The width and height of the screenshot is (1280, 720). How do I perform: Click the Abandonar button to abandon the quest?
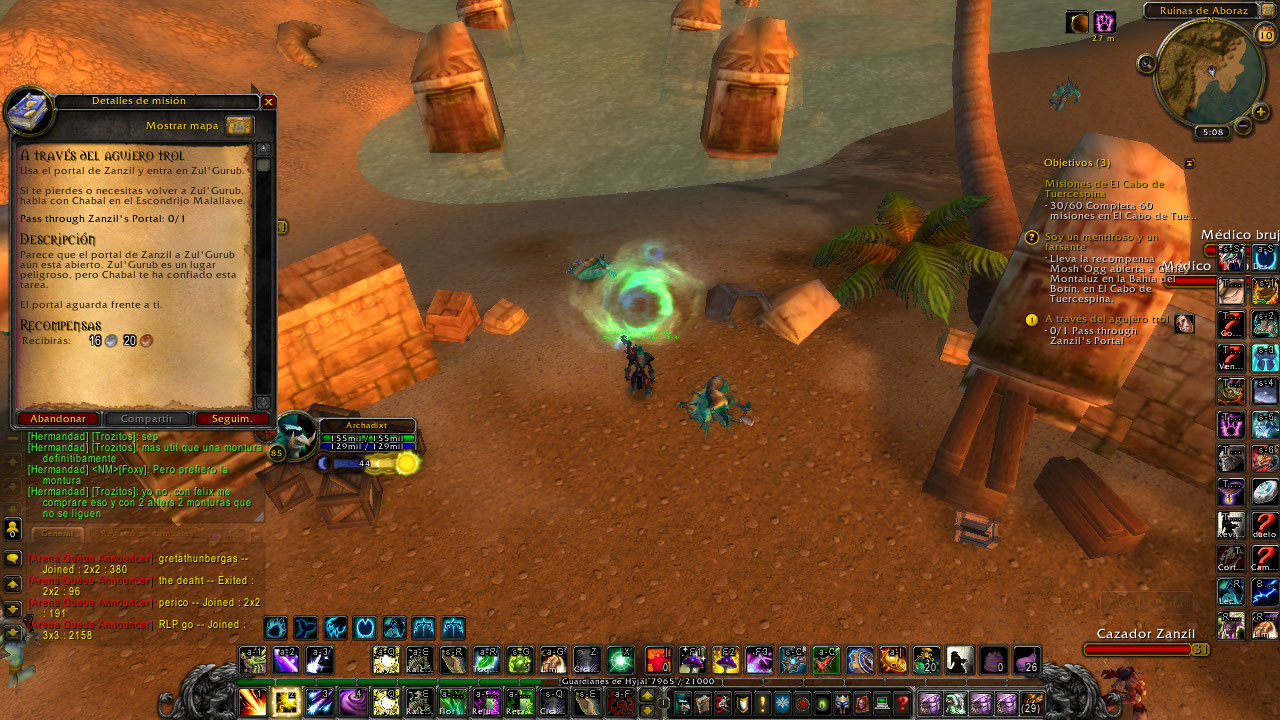pos(58,418)
